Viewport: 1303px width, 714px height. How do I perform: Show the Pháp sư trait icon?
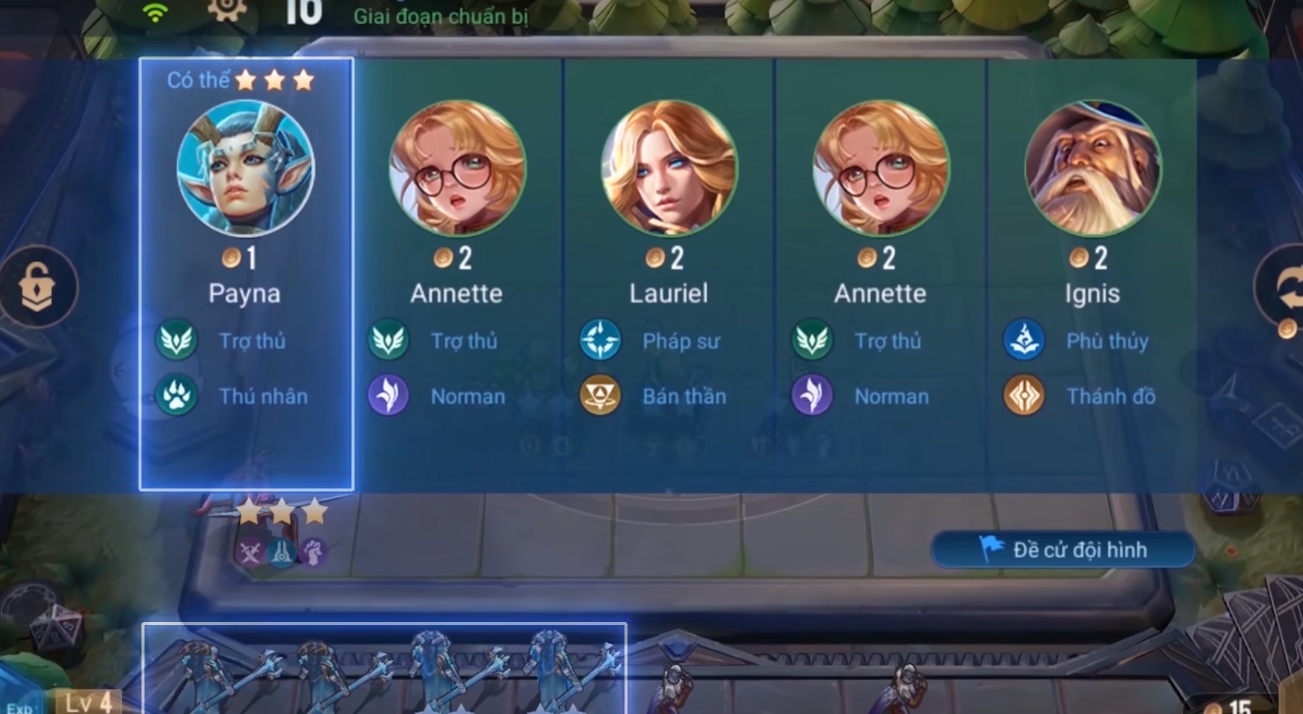pyautogui.click(x=600, y=341)
